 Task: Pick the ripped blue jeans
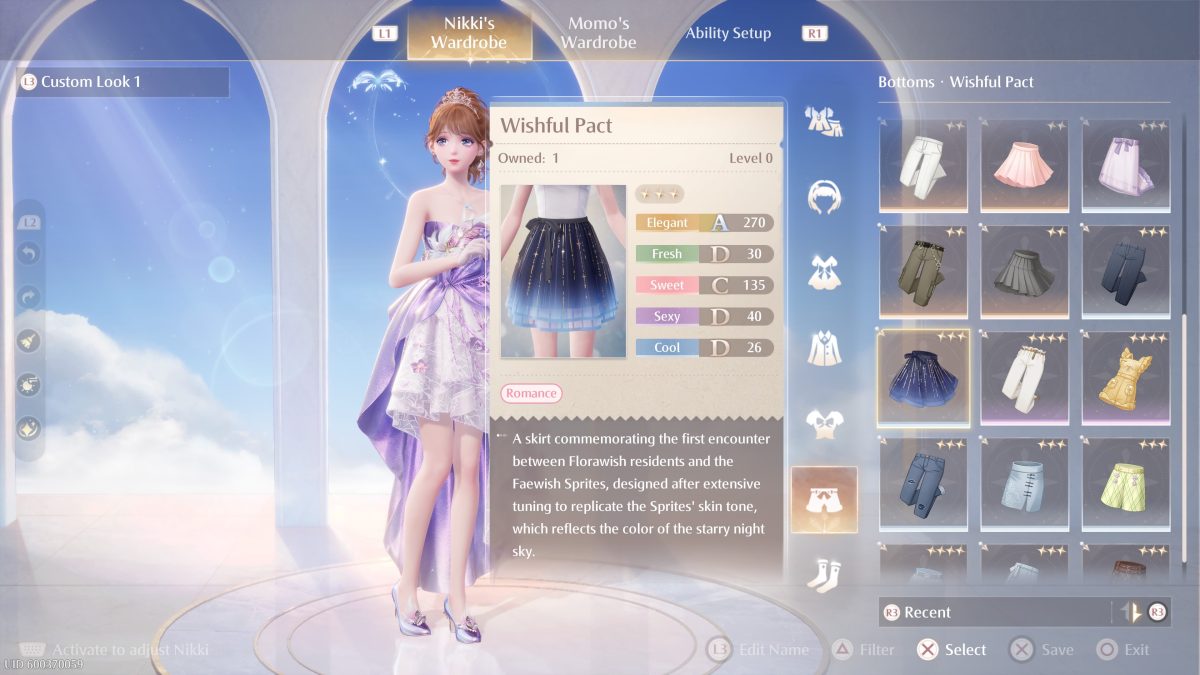click(923, 481)
